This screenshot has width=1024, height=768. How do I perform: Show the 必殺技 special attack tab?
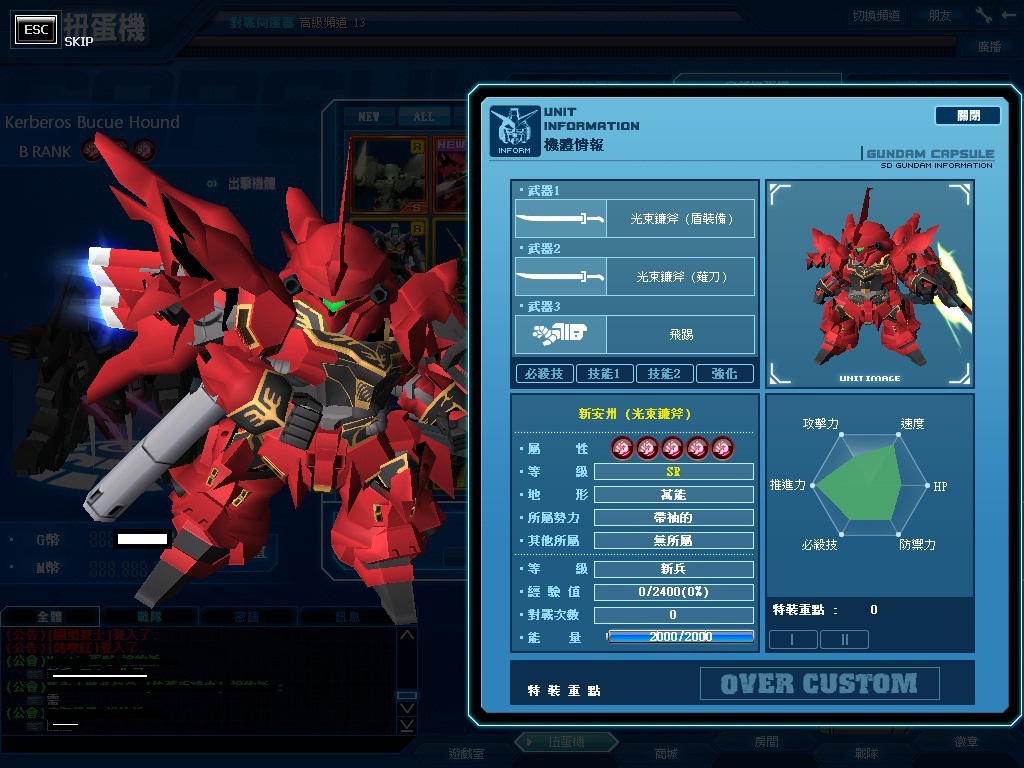click(x=543, y=373)
